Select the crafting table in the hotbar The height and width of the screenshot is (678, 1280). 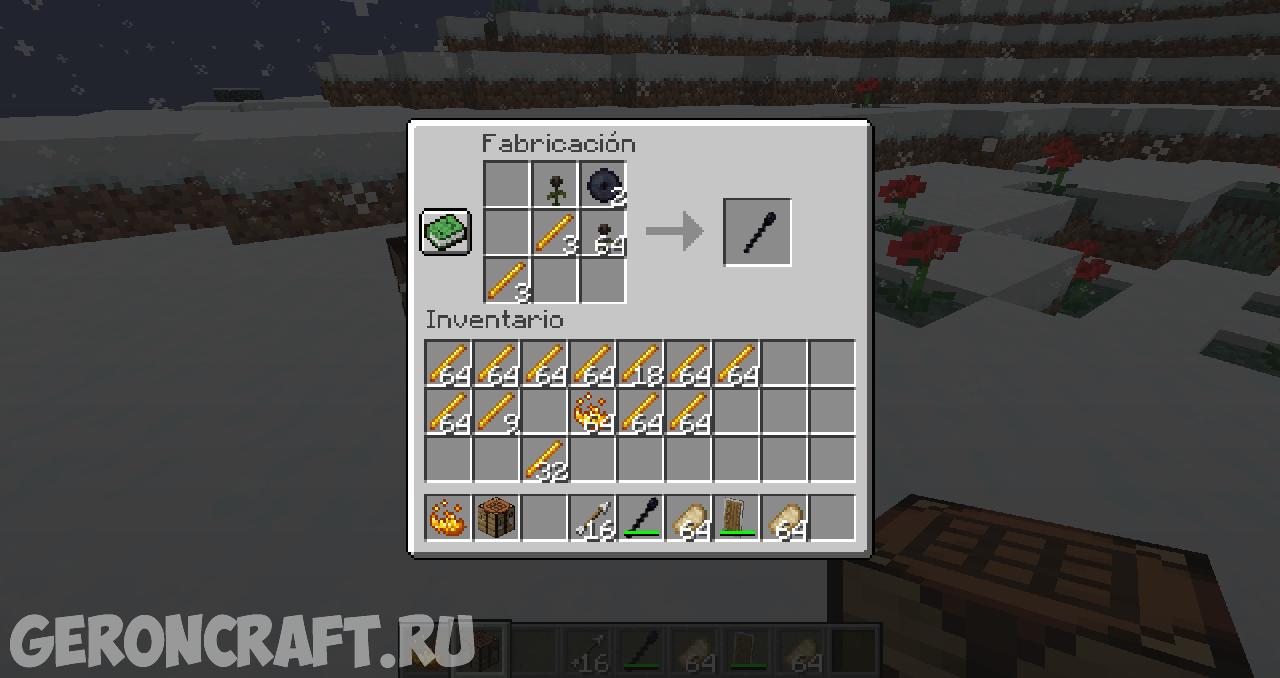(497, 518)
